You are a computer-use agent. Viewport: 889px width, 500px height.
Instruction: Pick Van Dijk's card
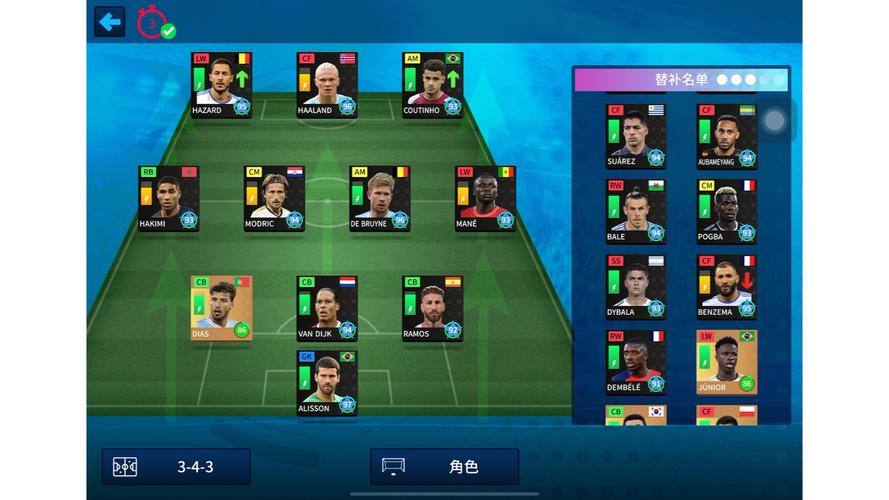pyautogui.click(x=327, y=308)
